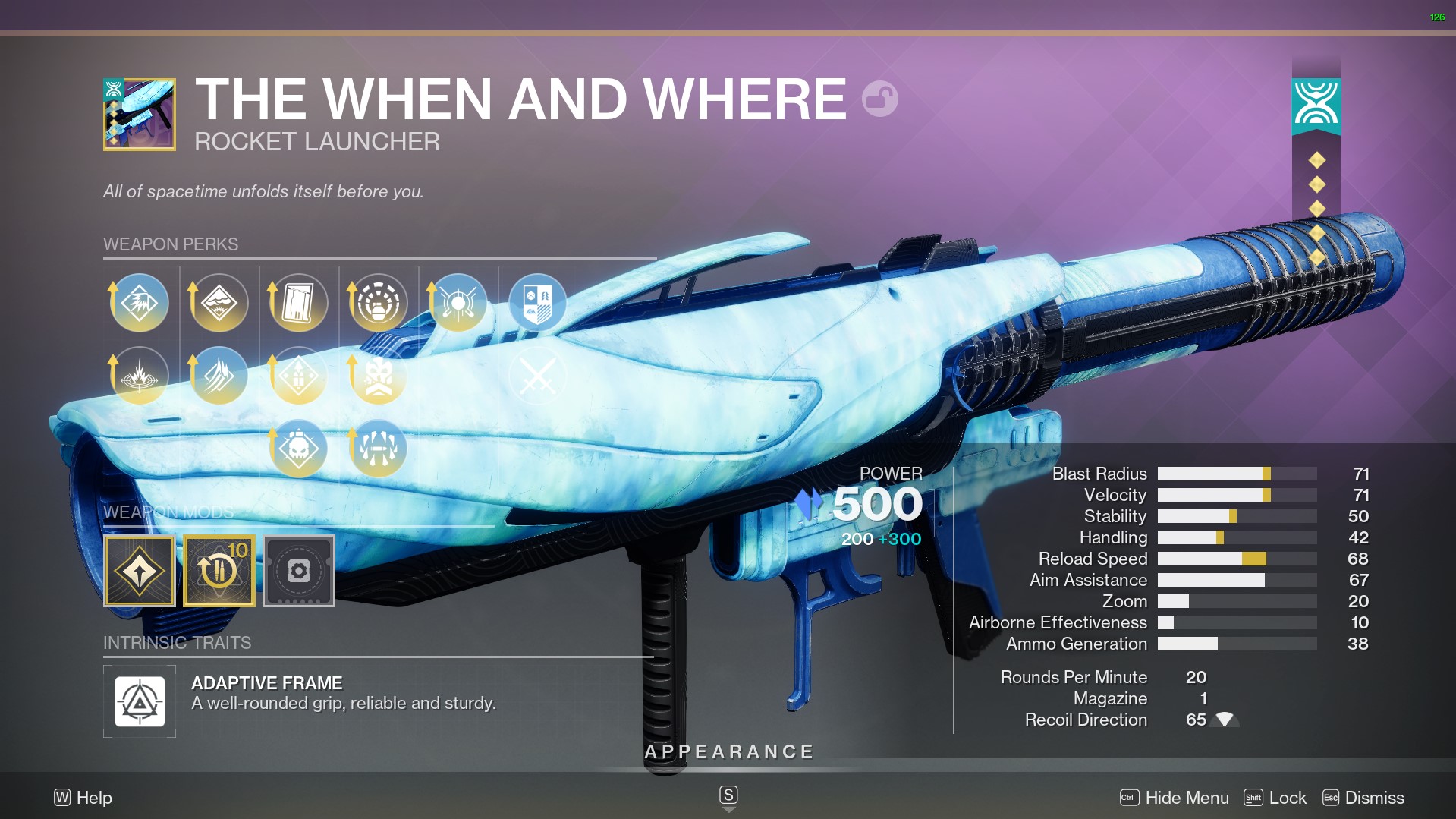This screenshot has height=819, width=1456.
Task: Click The When and Where weapon thumbnail
Action: [x=140, y=115]
